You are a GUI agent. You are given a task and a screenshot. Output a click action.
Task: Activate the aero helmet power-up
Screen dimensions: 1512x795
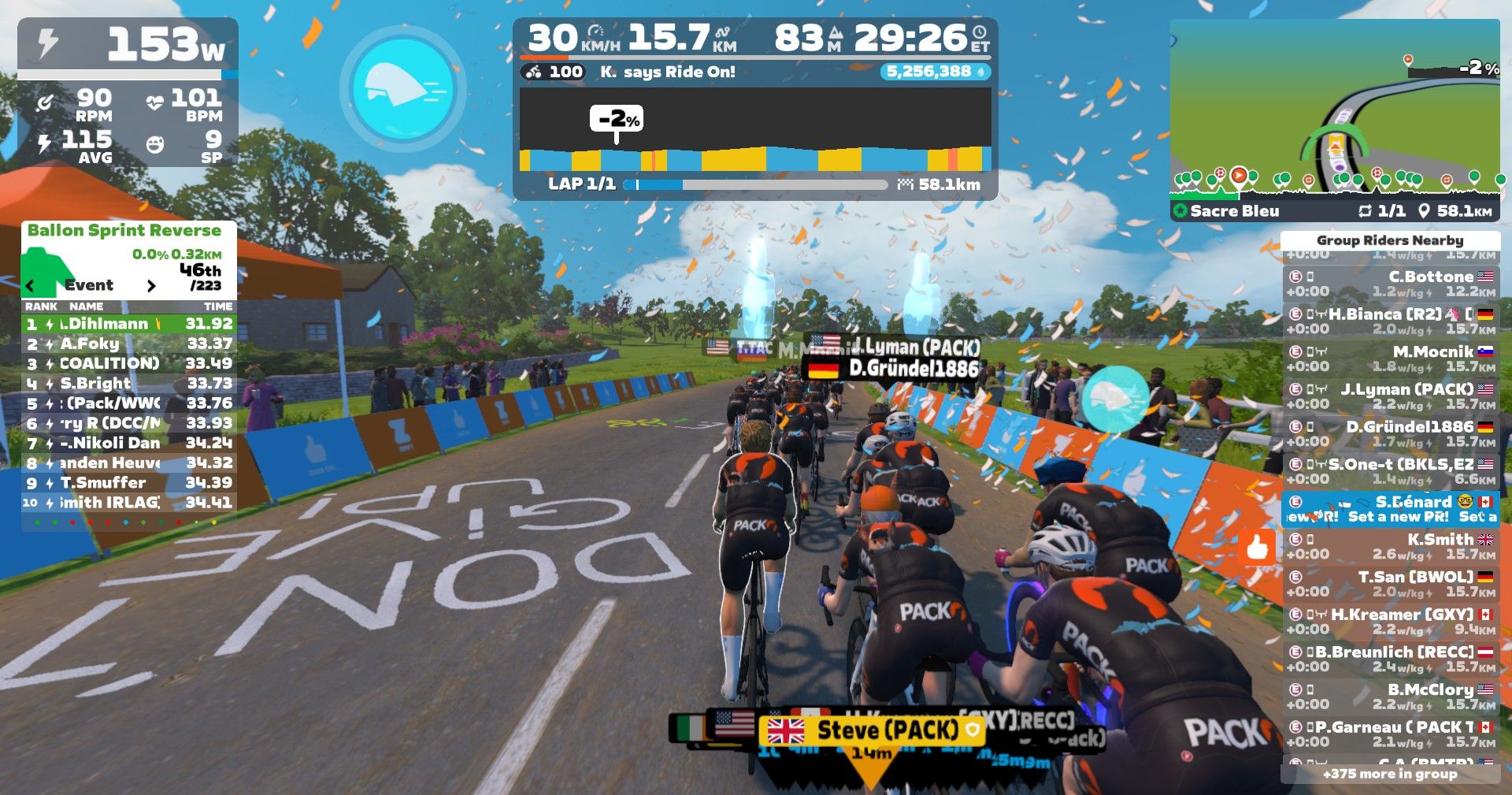tap(402, 86)
